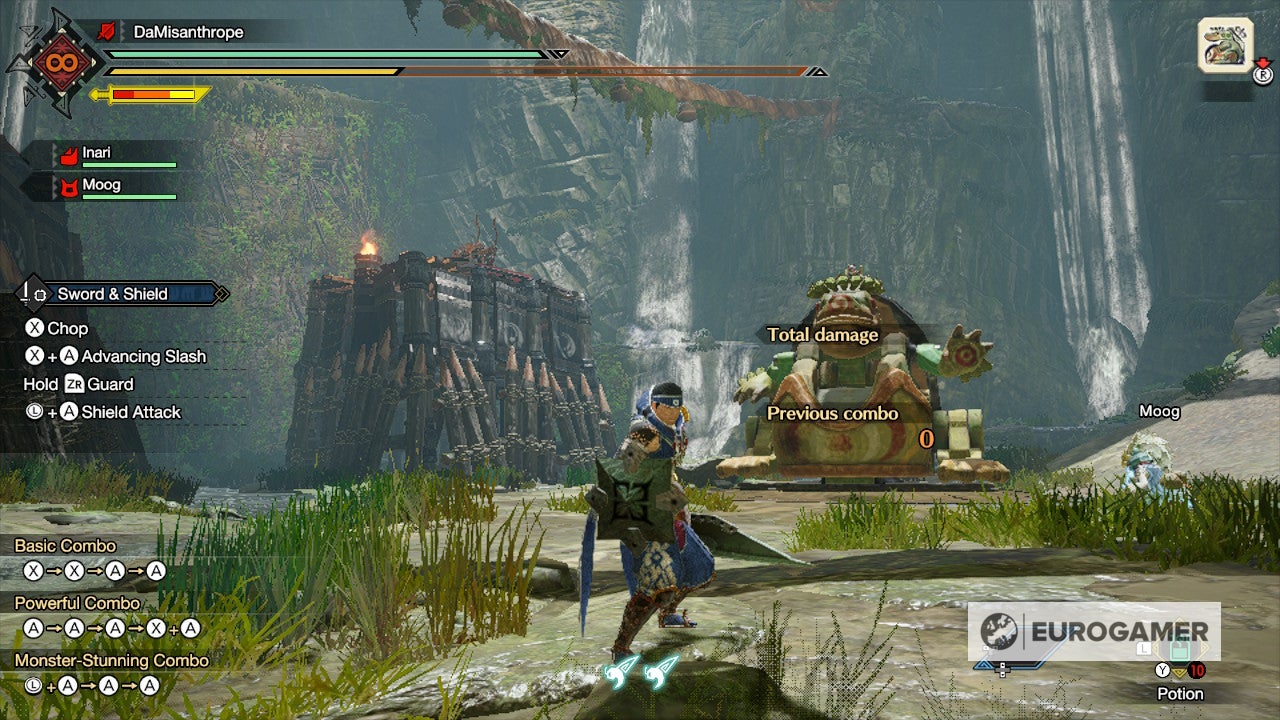Viewport: 1280px width, 720px height.
Task: Click the Potion item icon
Action: coord(1178,650)
